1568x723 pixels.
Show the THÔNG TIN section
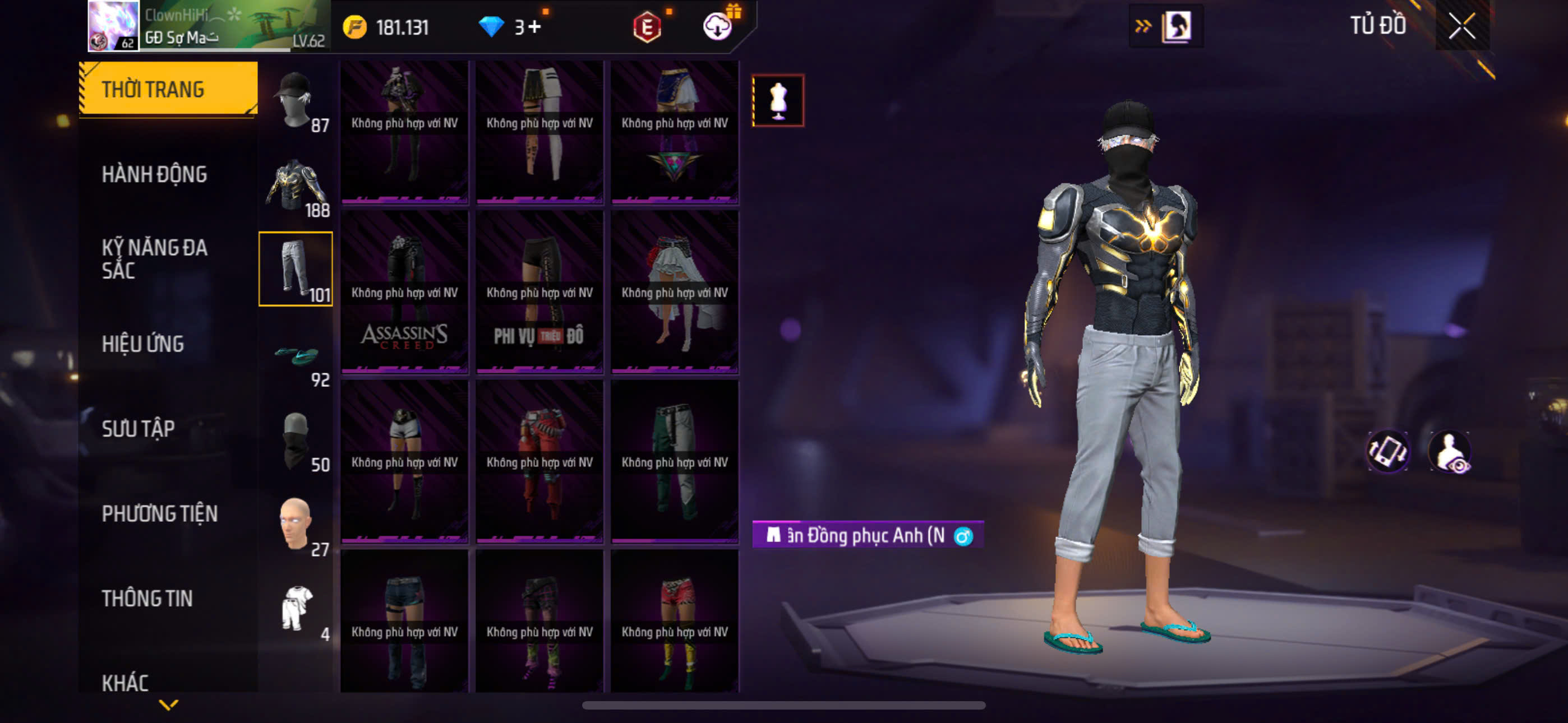(147, 598)
